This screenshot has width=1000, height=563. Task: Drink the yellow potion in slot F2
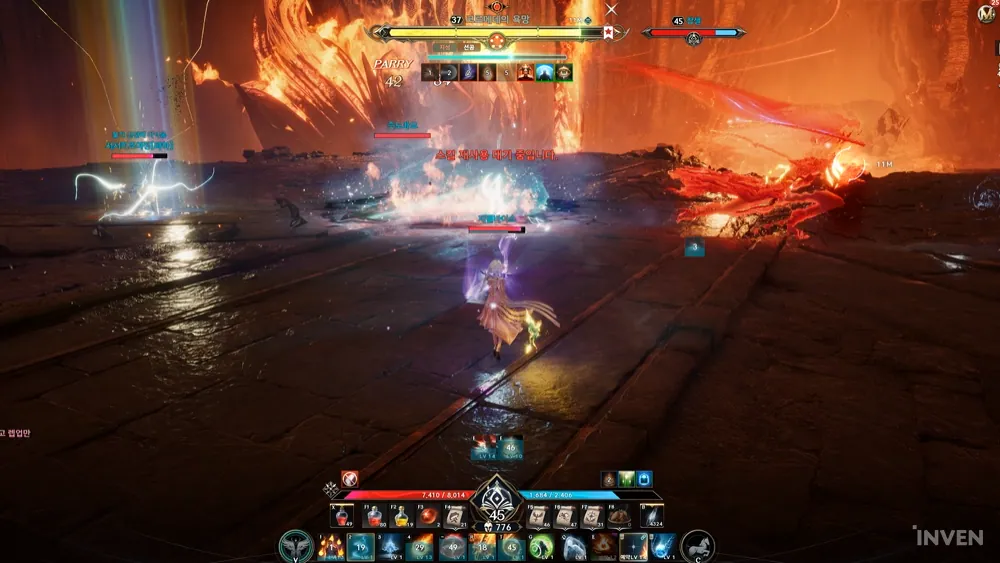(x=400, y=516)
